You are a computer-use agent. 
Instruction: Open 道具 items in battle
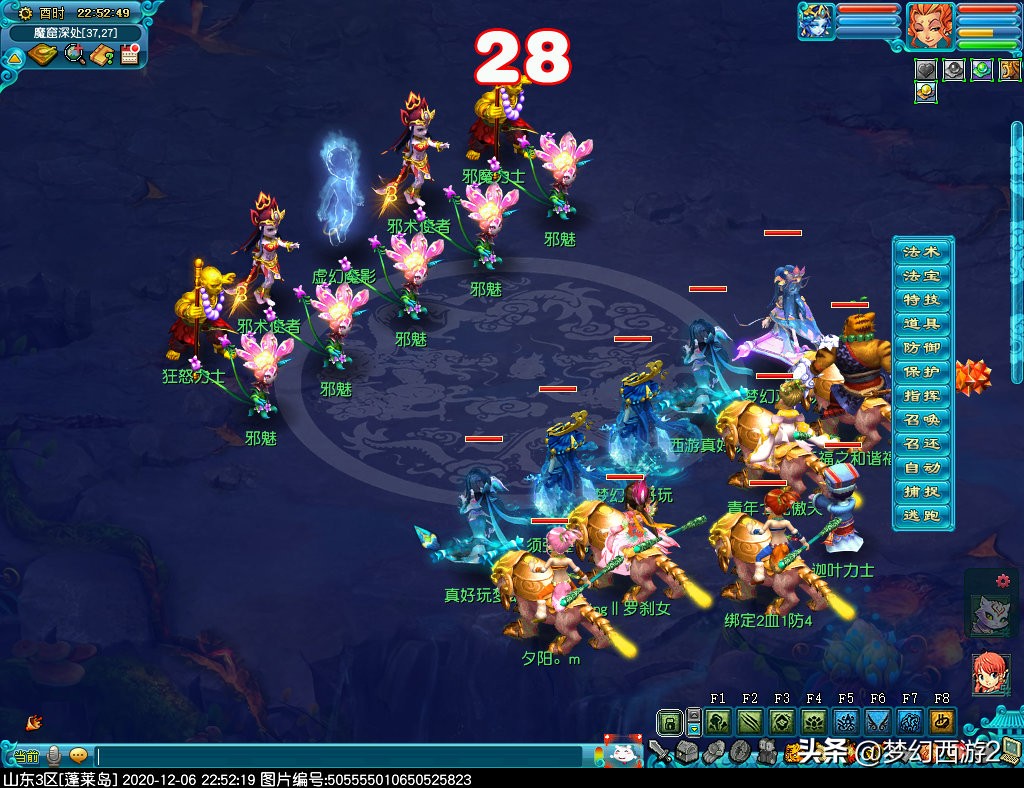click(x=922, y=323)
